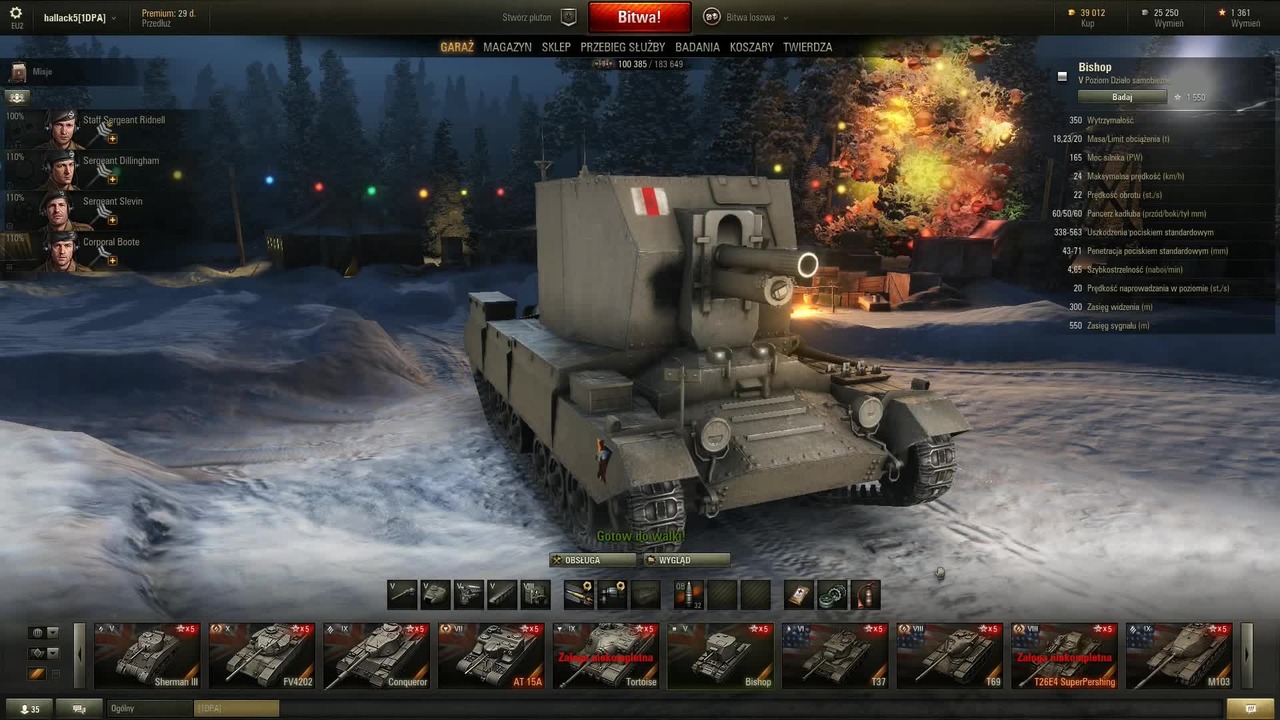
Task: Click the Badaj research button for Bishop
Action: [x=1122, y=97]
